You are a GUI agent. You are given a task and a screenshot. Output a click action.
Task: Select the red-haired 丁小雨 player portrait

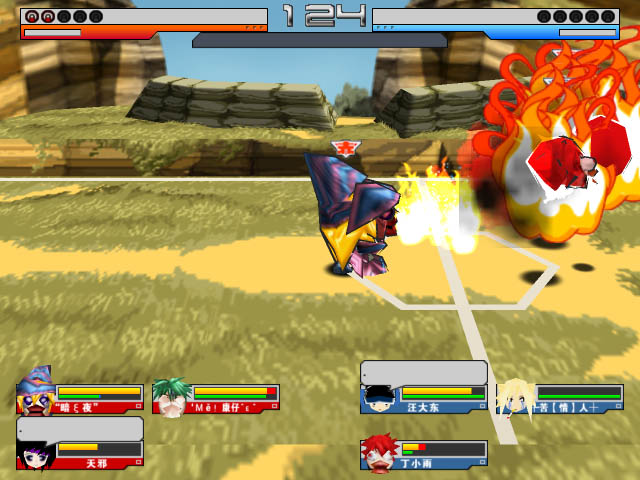379,453
